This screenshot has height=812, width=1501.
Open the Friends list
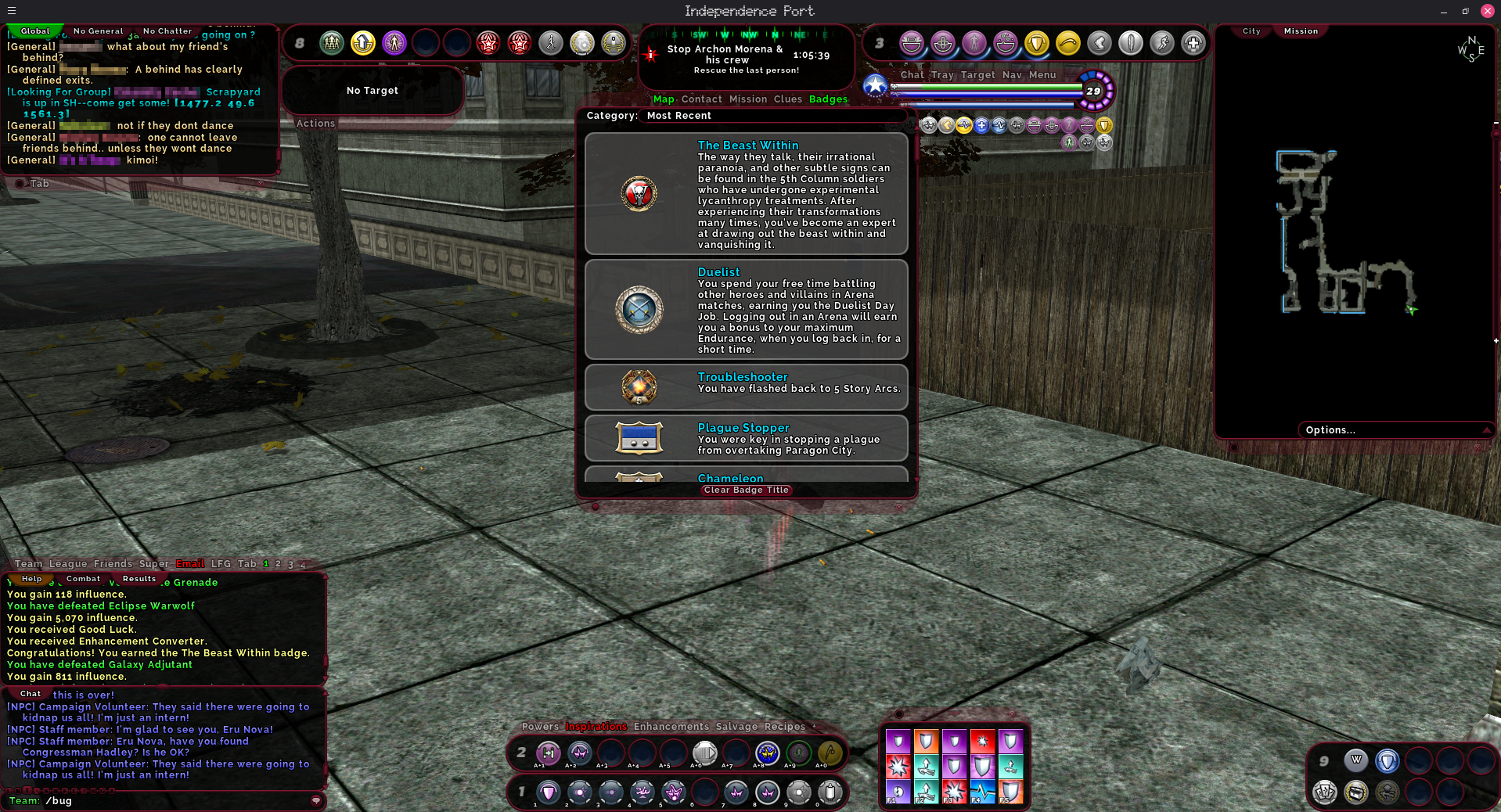coord(113,564)
